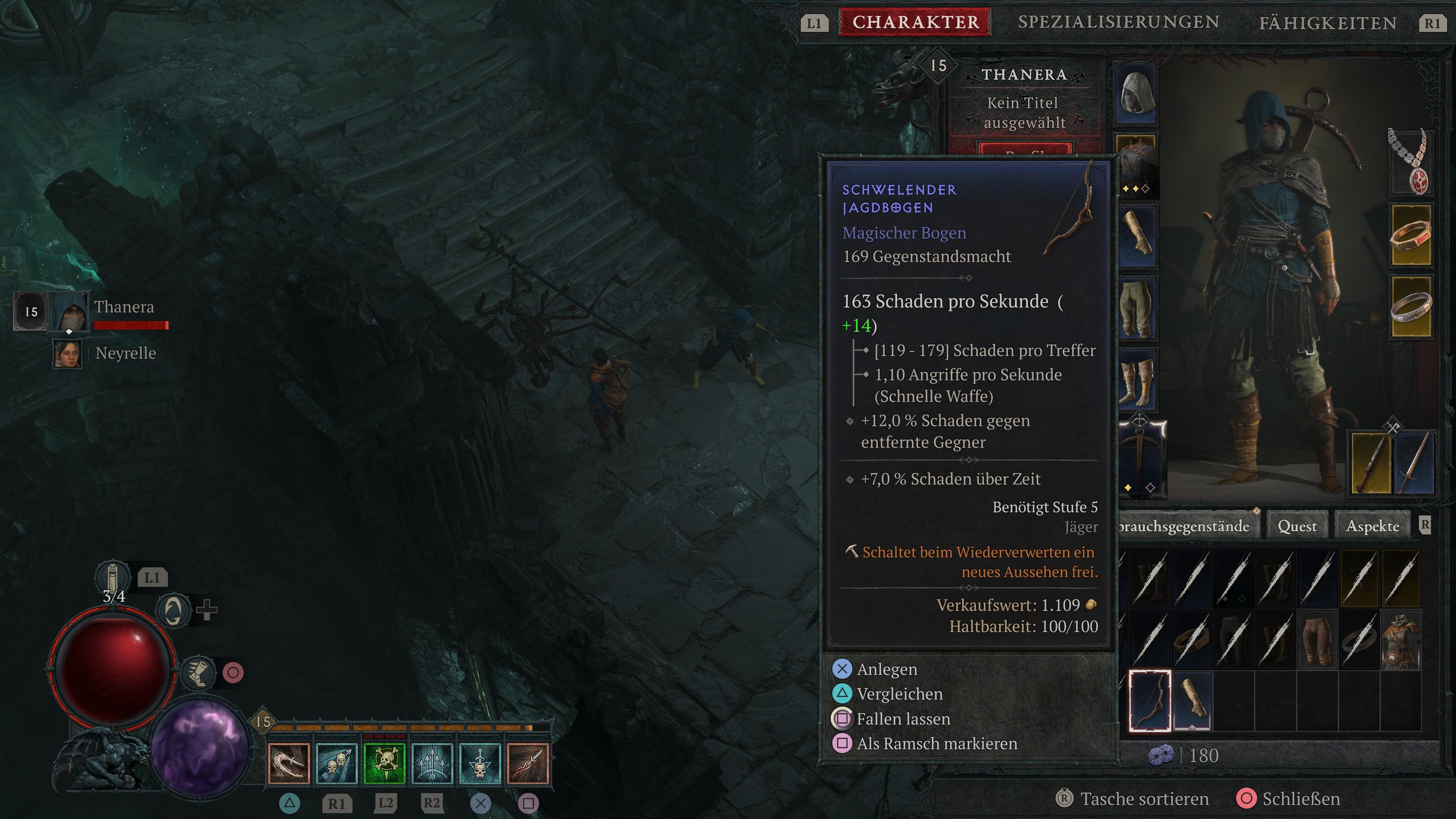The image size is (1456, 819).
Task: Activate the evade boot ability
Action: pyautogui.click(x=198, y=673)
